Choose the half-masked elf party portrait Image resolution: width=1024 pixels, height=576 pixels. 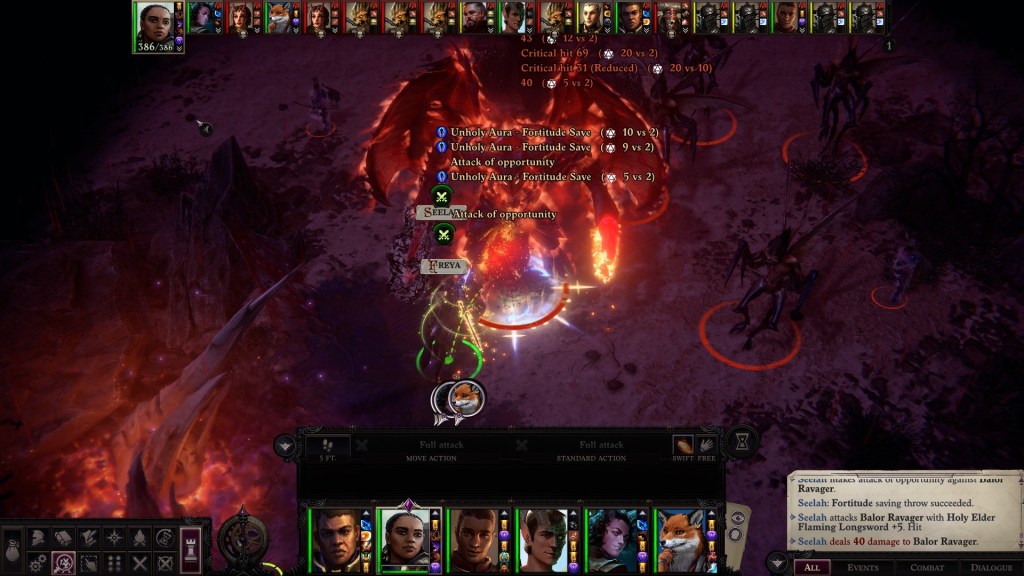[x=543, y=540]
